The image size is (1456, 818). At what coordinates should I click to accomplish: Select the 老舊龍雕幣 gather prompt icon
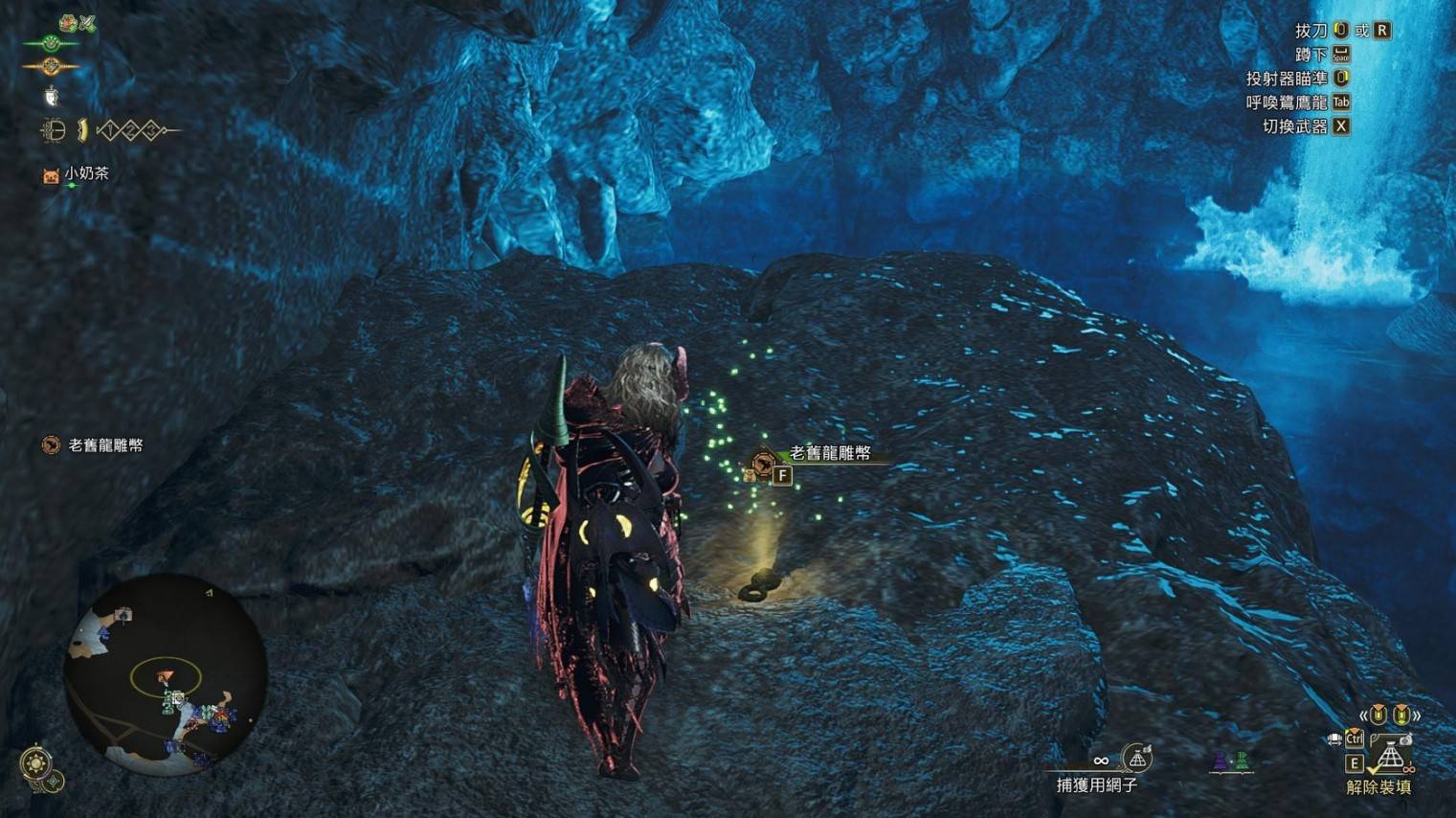click(x=763, y=464)
